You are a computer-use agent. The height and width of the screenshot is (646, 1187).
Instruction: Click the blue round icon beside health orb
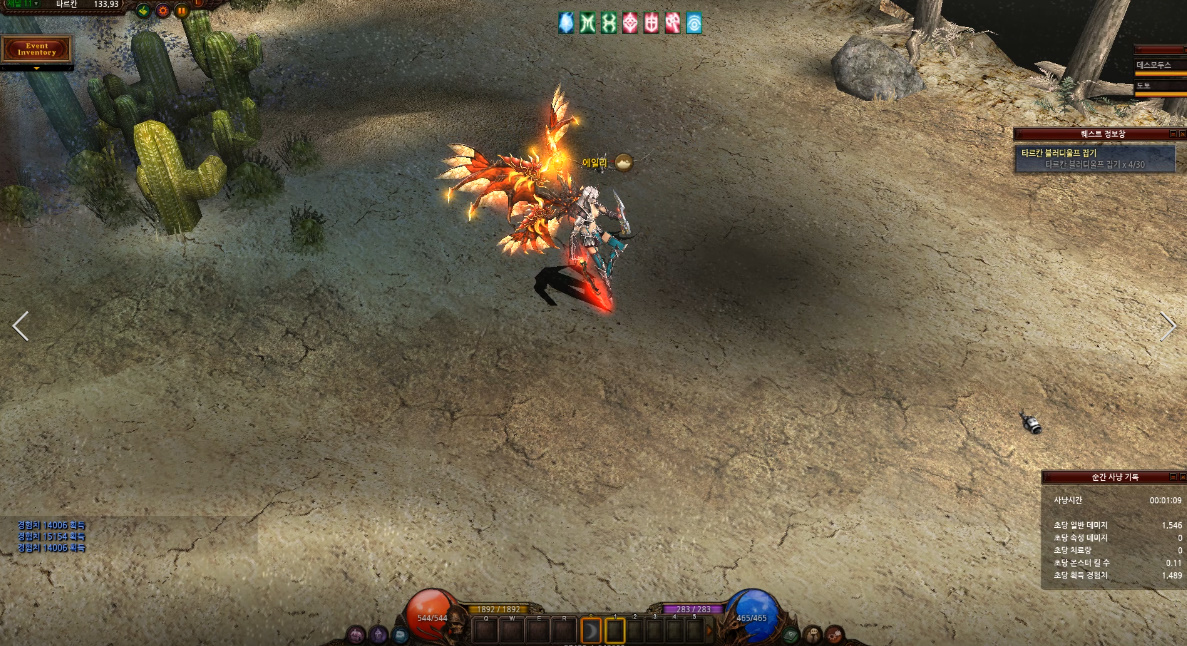[x=400, y=634]
